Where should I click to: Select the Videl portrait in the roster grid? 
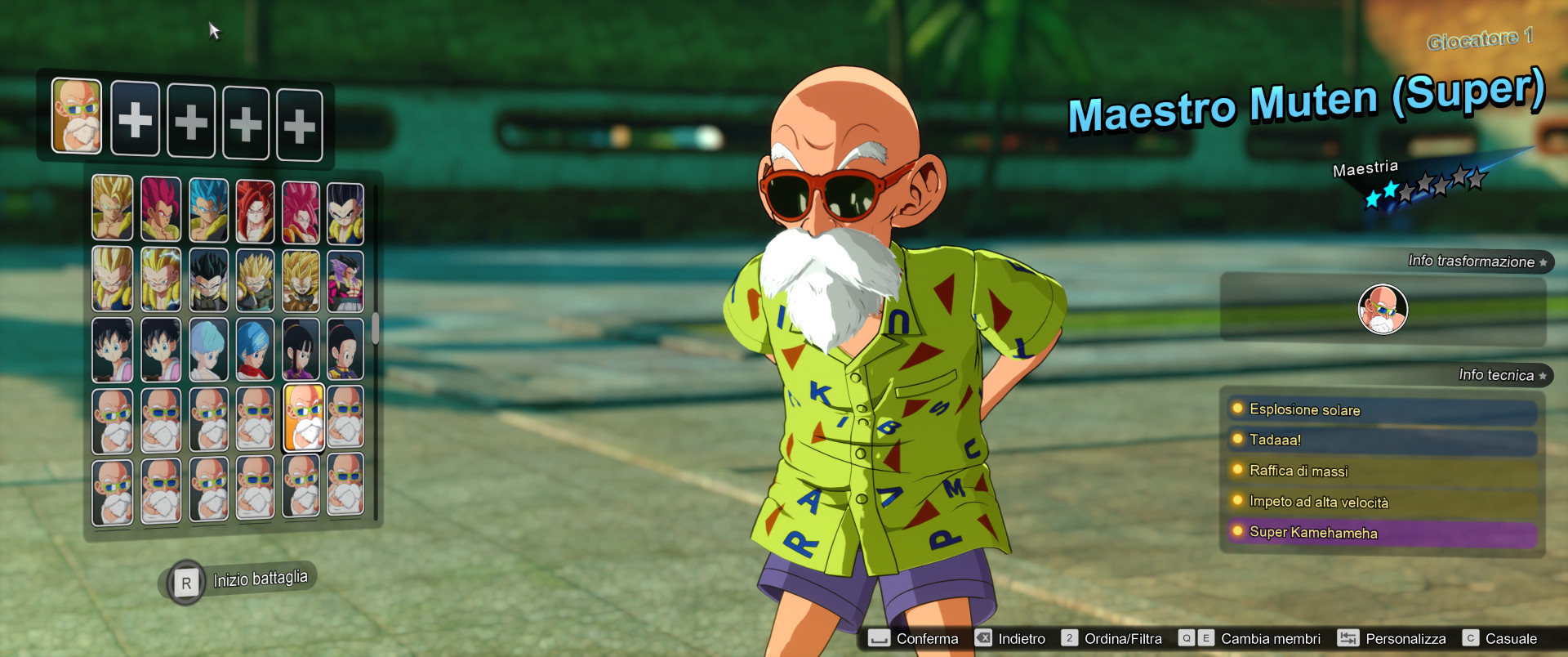click(x=113, y=349)
